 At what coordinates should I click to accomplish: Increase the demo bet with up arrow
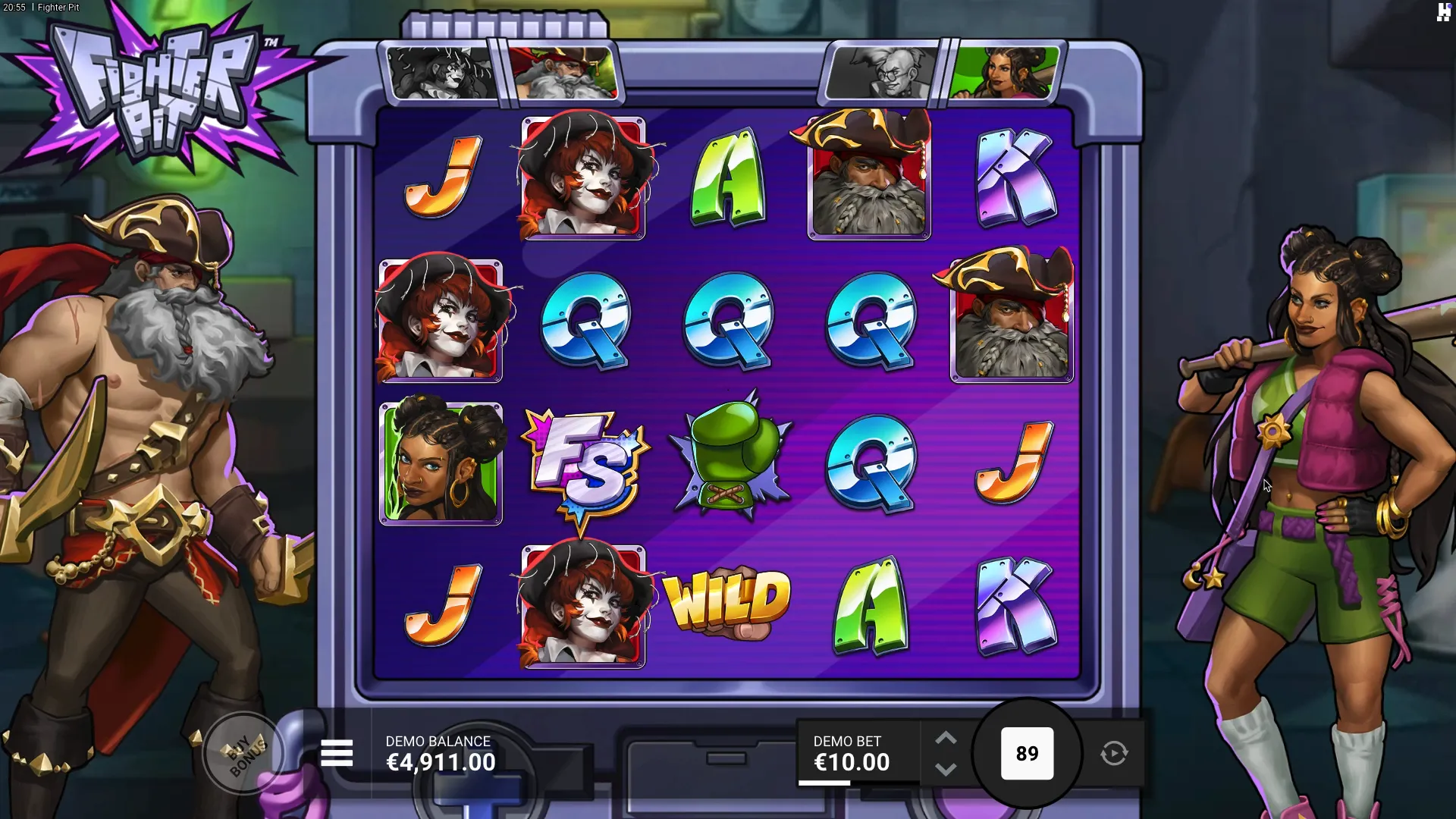[946, 739]
